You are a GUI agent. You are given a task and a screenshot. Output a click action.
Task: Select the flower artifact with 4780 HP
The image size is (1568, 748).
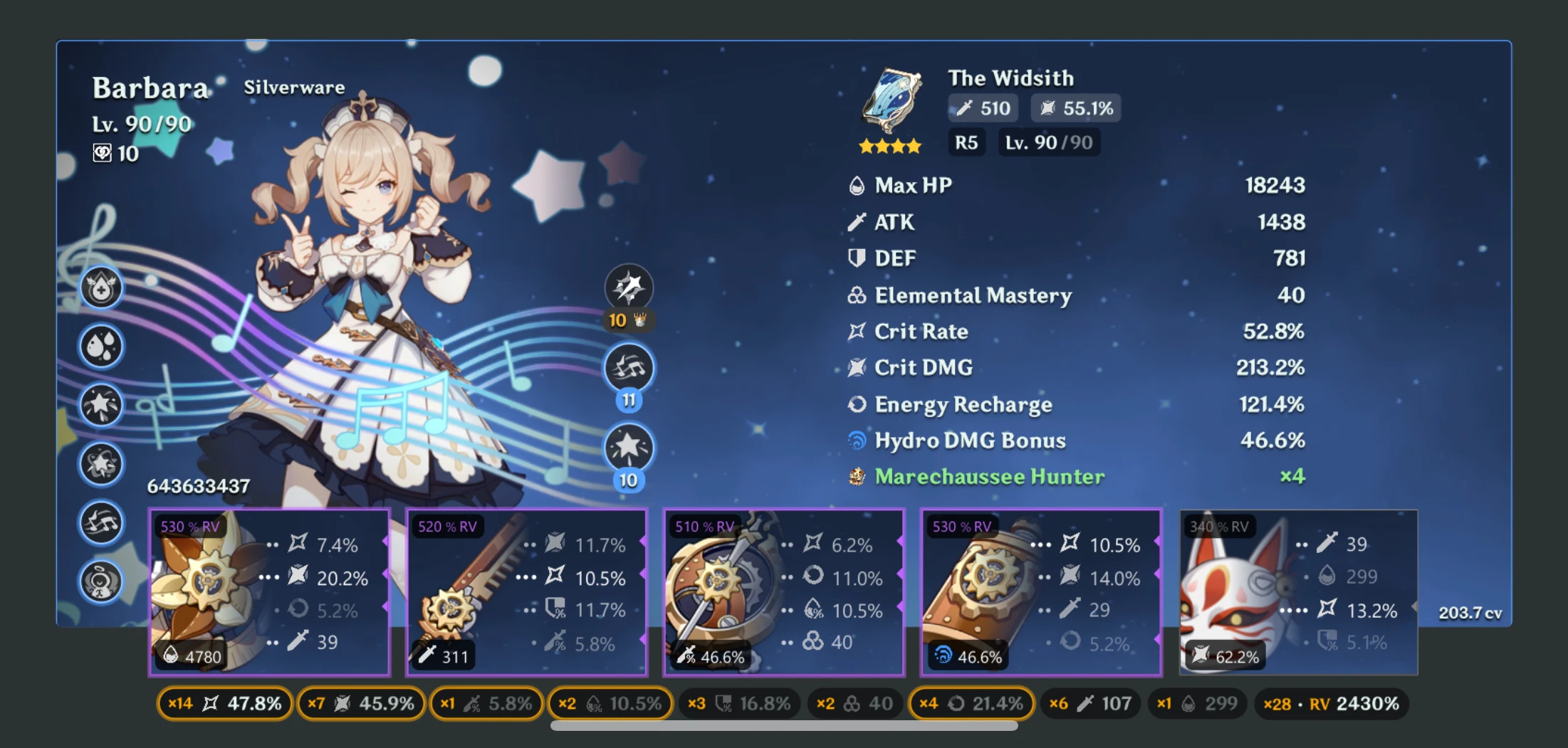269,592
